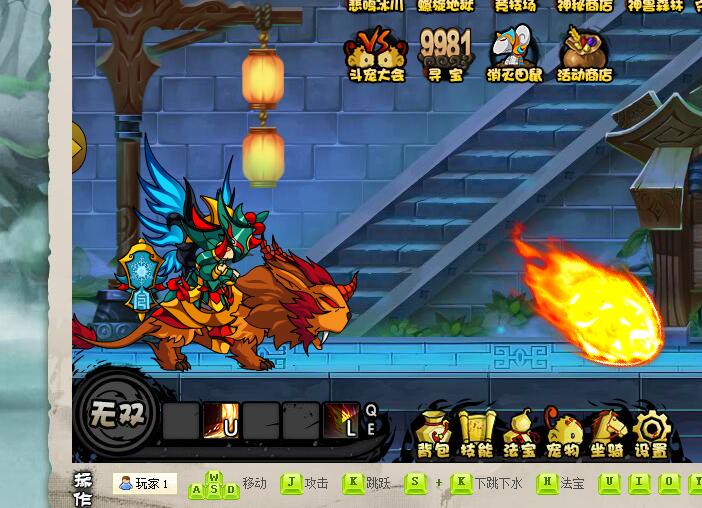Open the 消灭田鼠 mini-game icon

click(514, 54)
